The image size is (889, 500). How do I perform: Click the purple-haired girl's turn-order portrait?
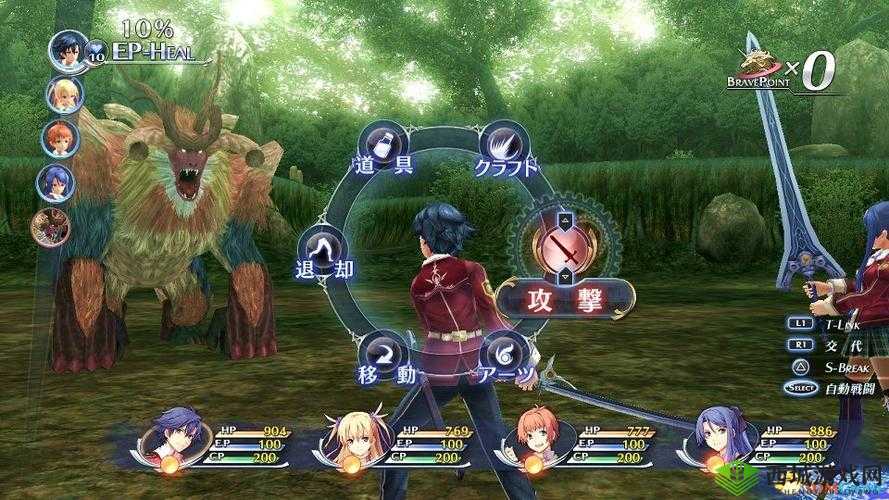click(x=55, y=183)
